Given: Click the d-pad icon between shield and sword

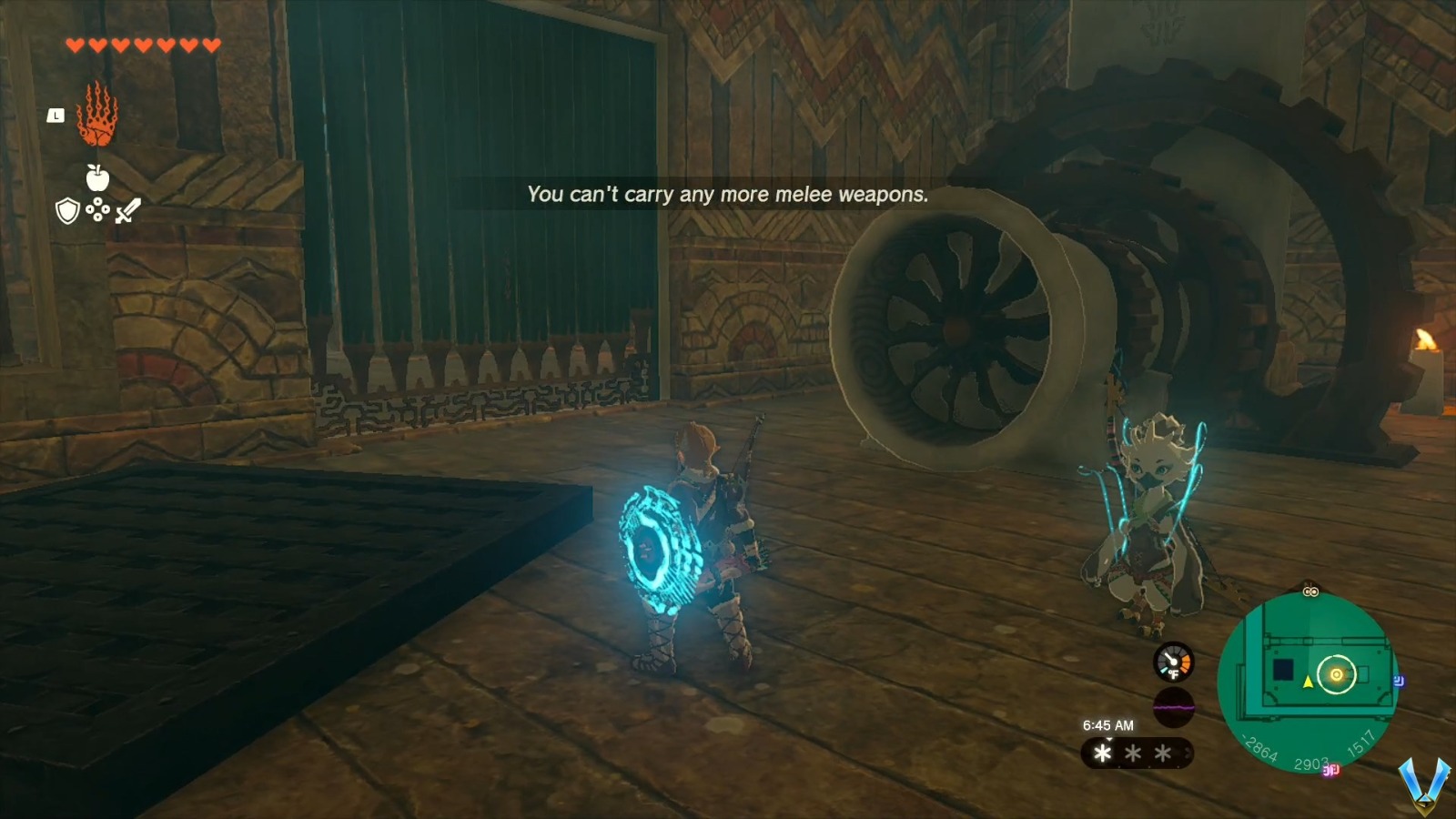Looking at the screenshot, I should [97, 208].
